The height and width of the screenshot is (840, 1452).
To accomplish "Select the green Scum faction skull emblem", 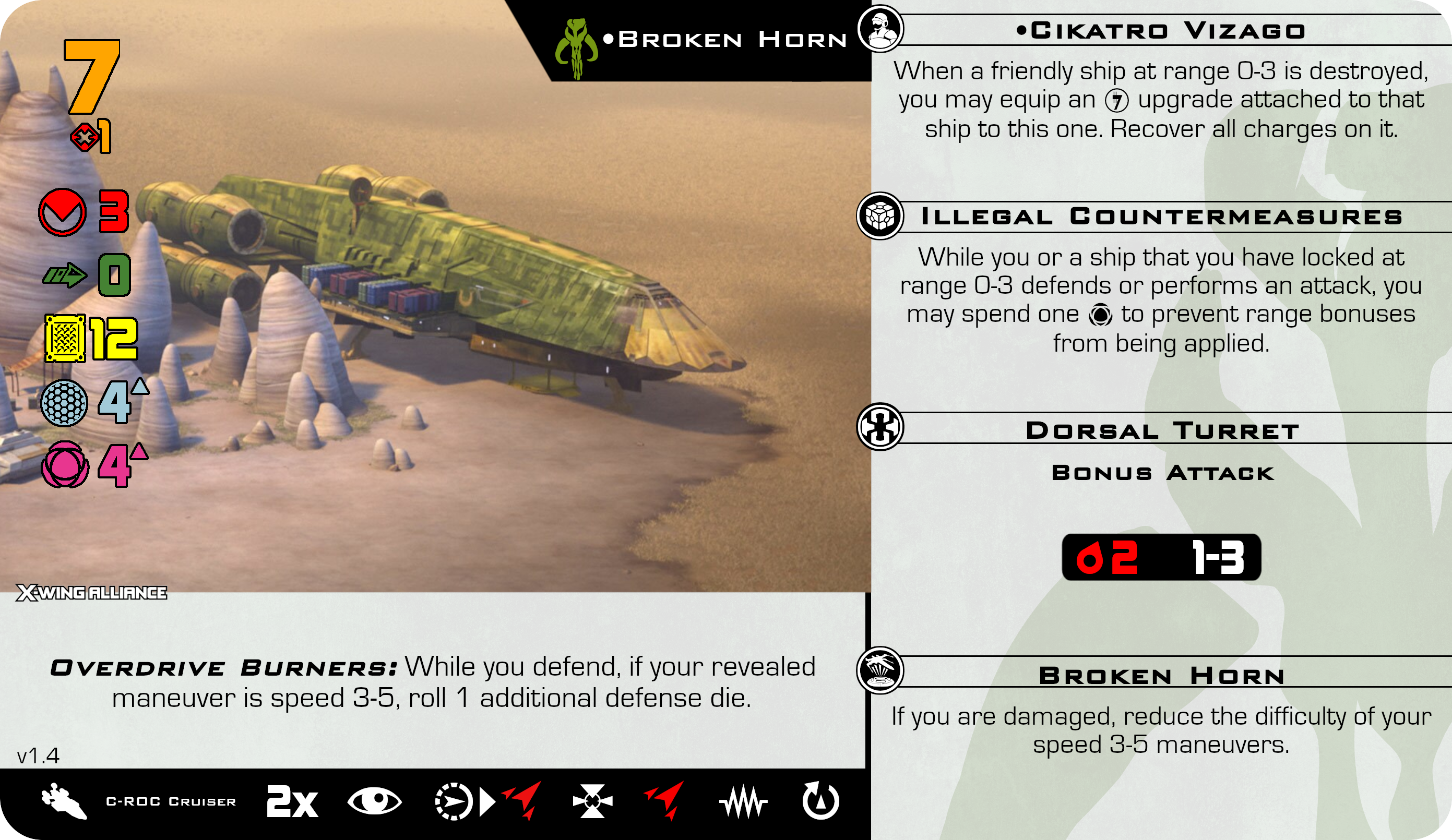I will pos(577,49).
